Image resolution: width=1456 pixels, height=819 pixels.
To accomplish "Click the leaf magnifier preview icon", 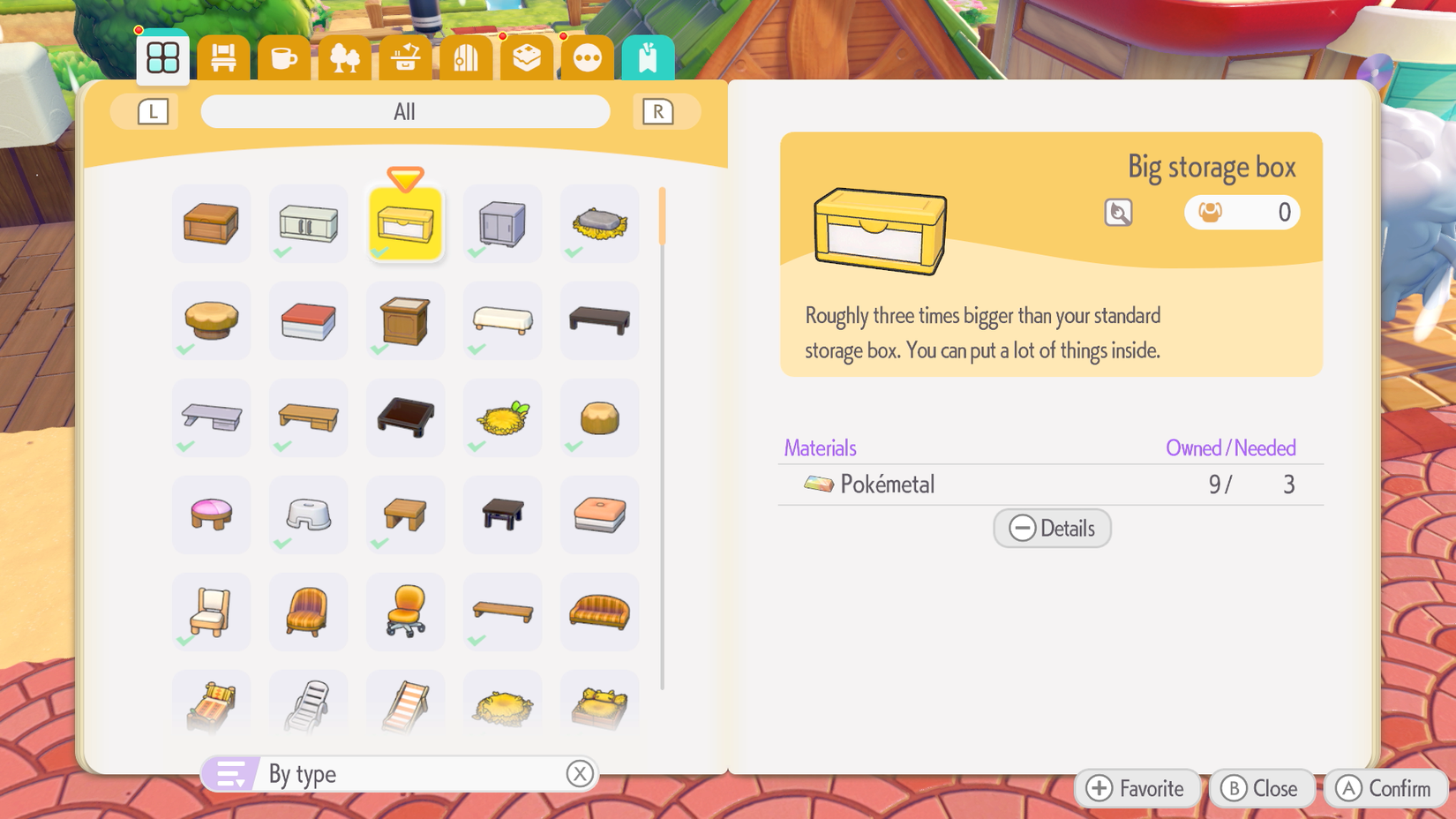I will point(1117,212).
